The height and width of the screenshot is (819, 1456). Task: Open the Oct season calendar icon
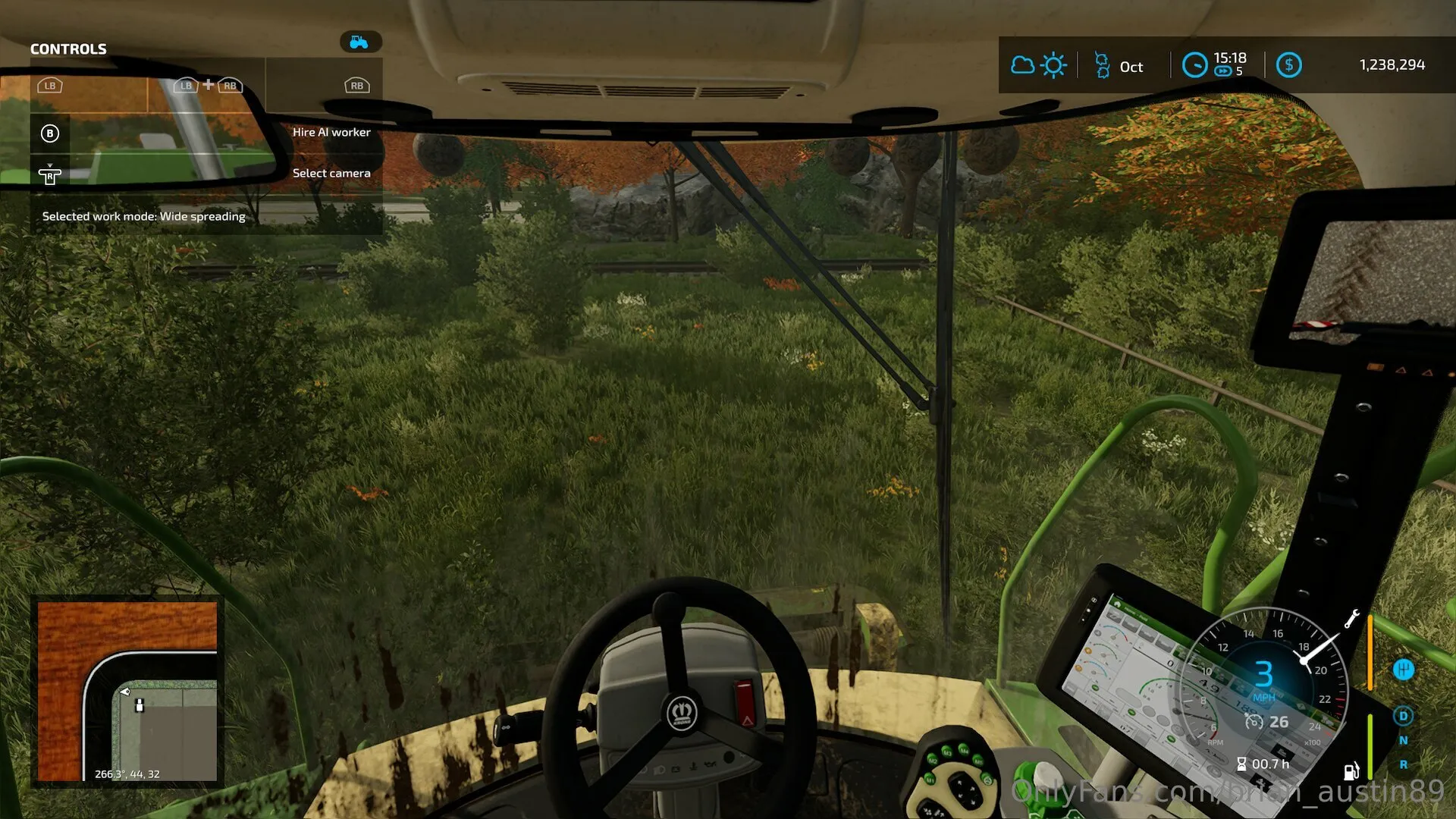click(1102, 66)
